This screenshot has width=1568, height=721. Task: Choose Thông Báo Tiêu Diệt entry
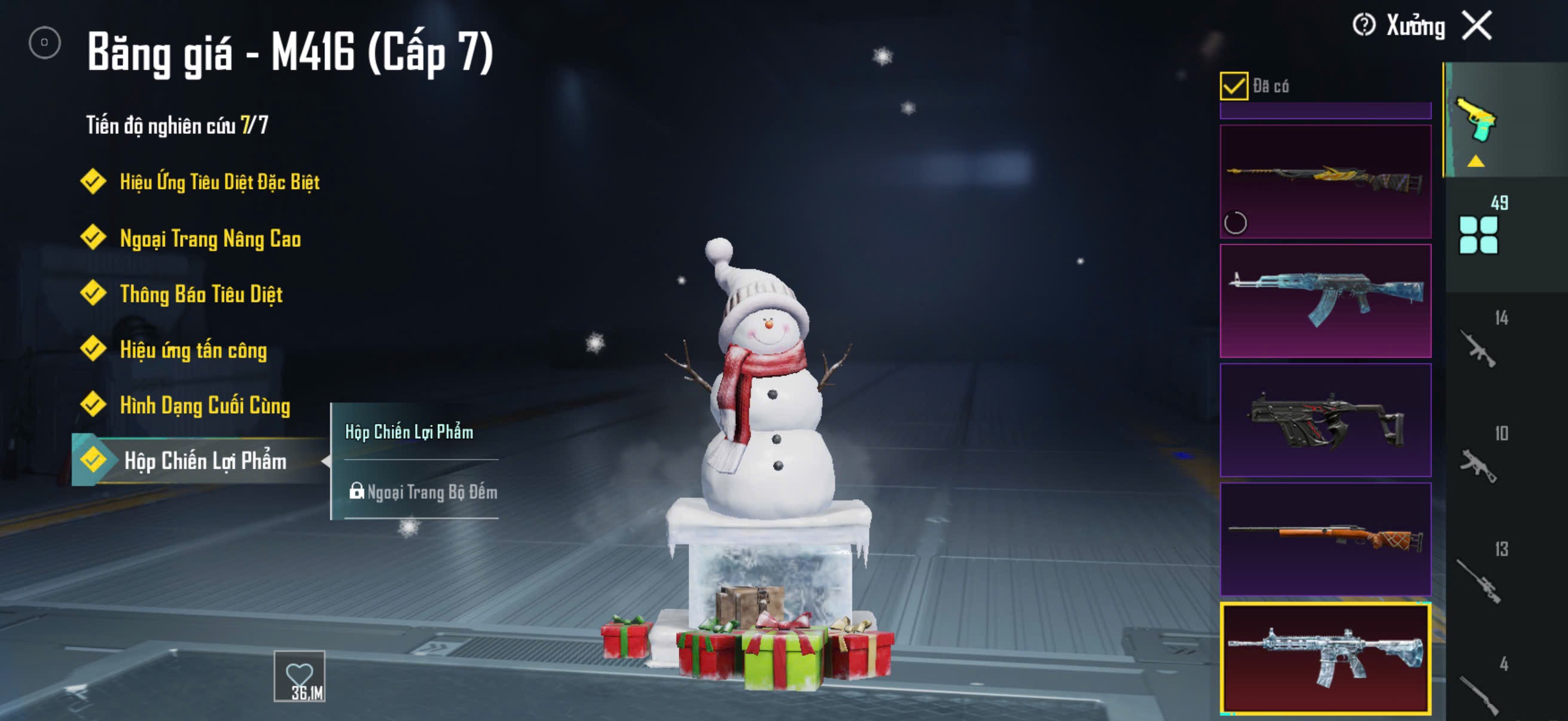click(200, 294)
